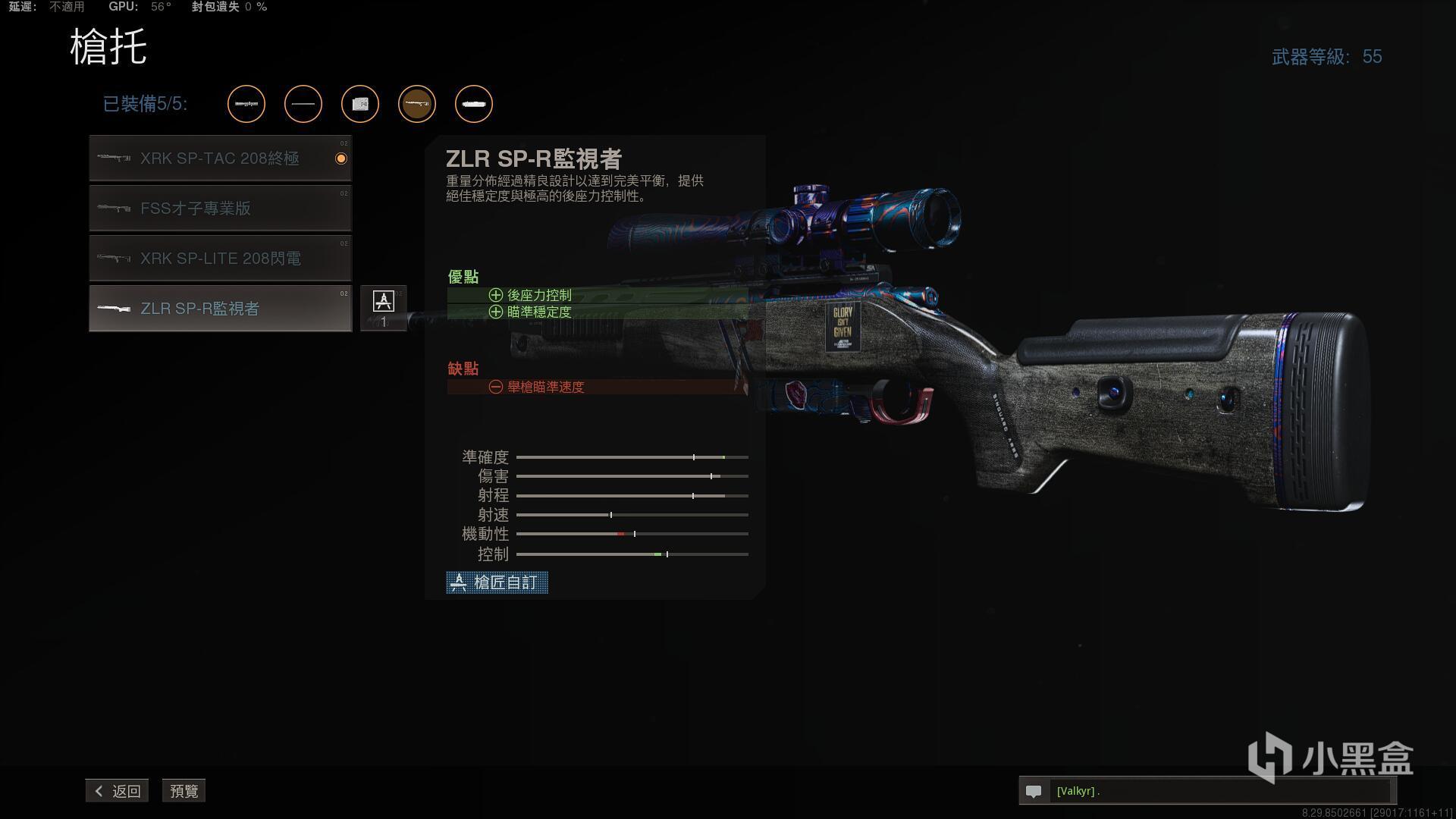Open the 槍匠自訂 gunsmith customs button
The width and height of the screenshot is (1456, 819).
pyautogui.click(x=497, y=582)
